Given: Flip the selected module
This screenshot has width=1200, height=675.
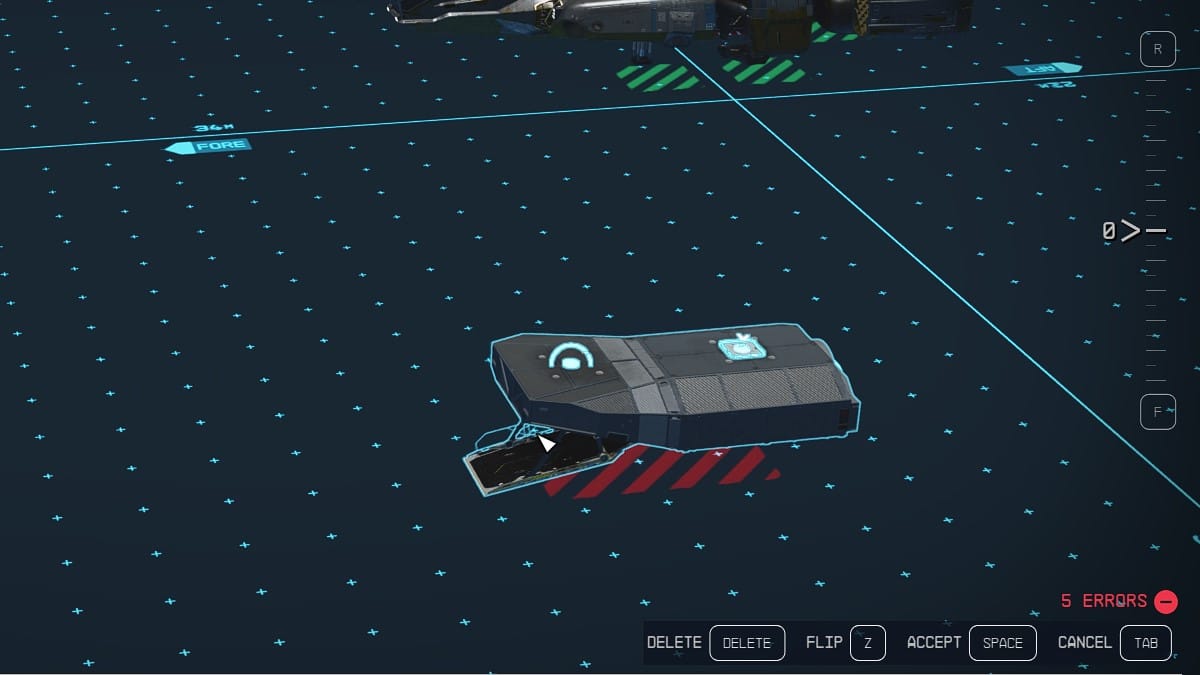Looking at the screenshot, I should pos(867,643).
